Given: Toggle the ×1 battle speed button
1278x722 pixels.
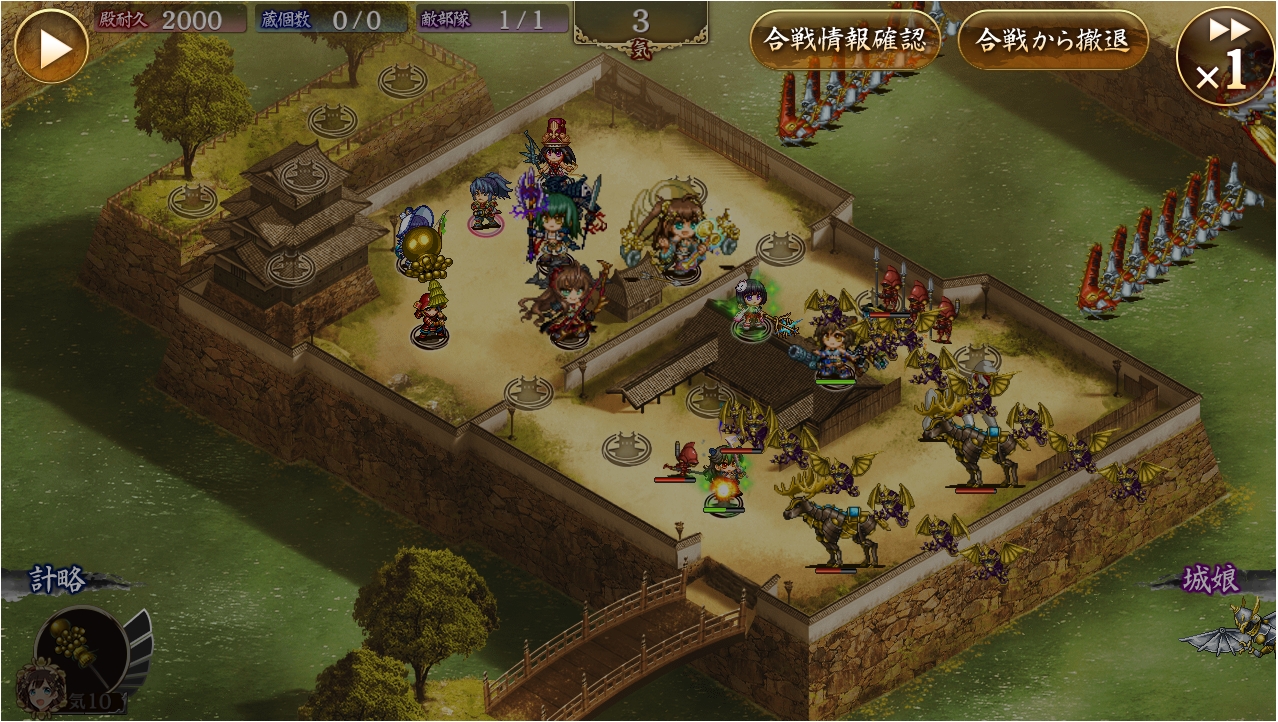Looking at the screenshot, I should (x=1225, y=55).
